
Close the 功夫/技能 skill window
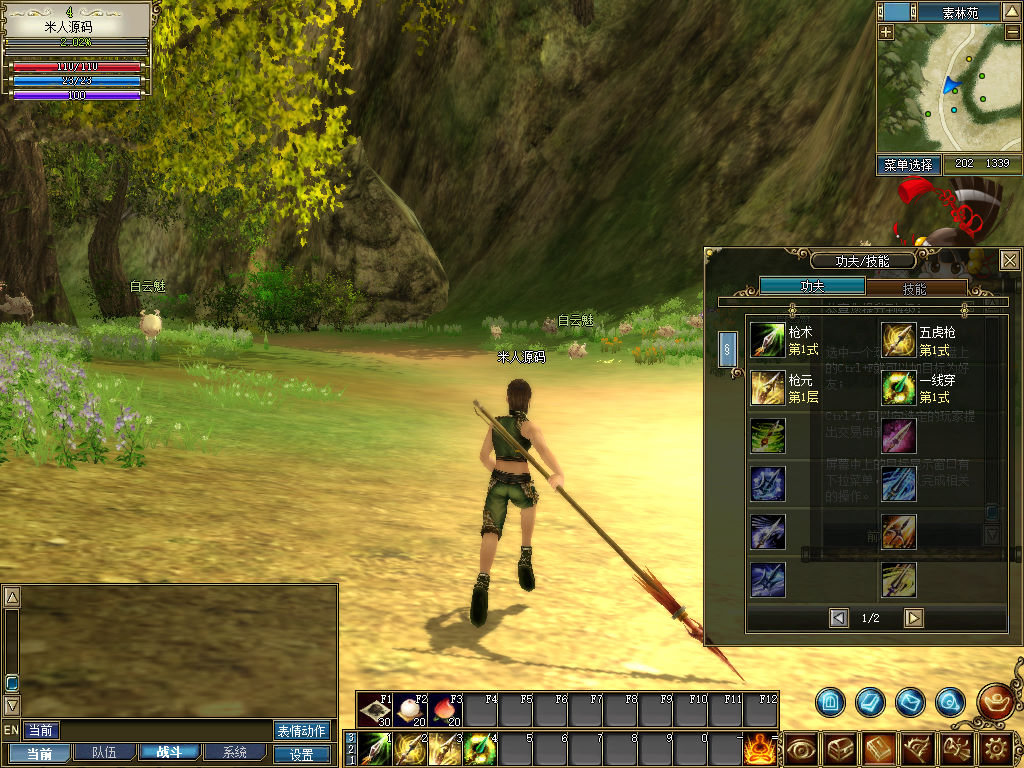click(x=1010, y=260)
